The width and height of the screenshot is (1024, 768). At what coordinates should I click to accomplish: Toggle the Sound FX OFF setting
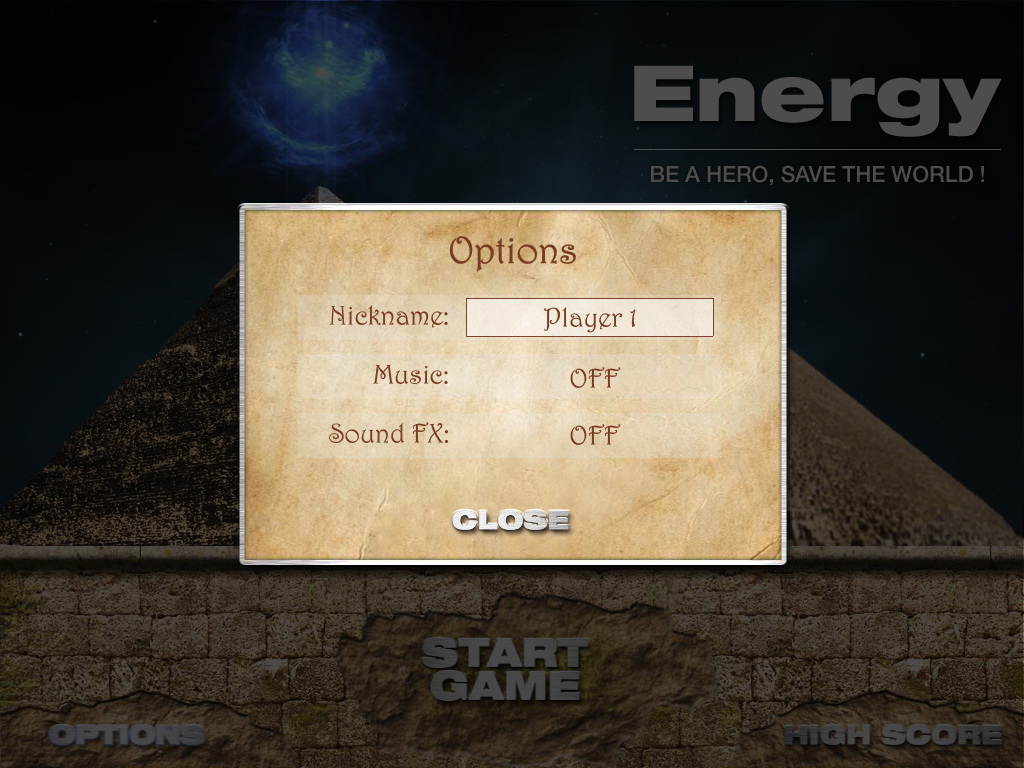(594, 436)
